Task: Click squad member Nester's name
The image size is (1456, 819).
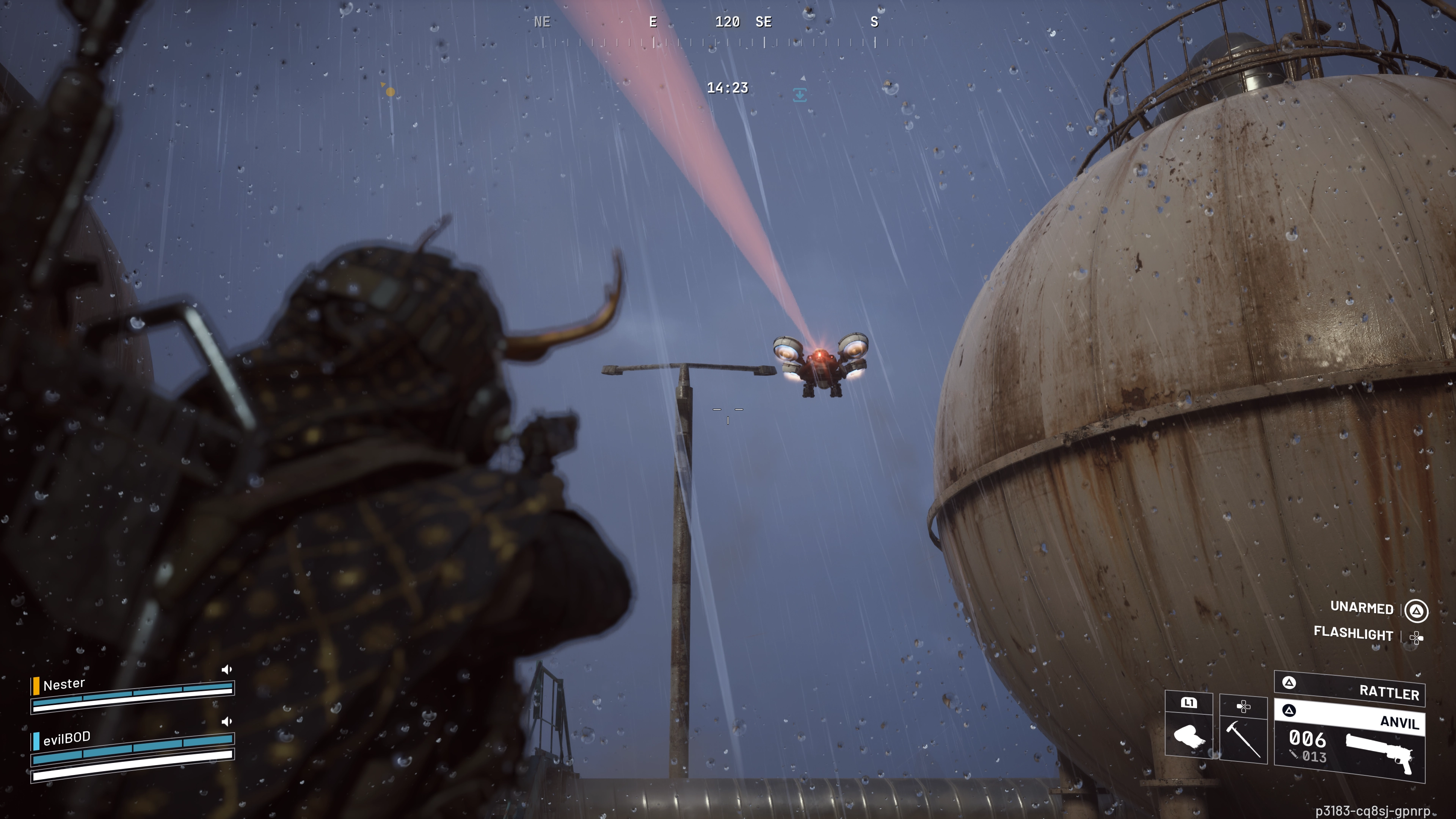Action: (64, 684)
